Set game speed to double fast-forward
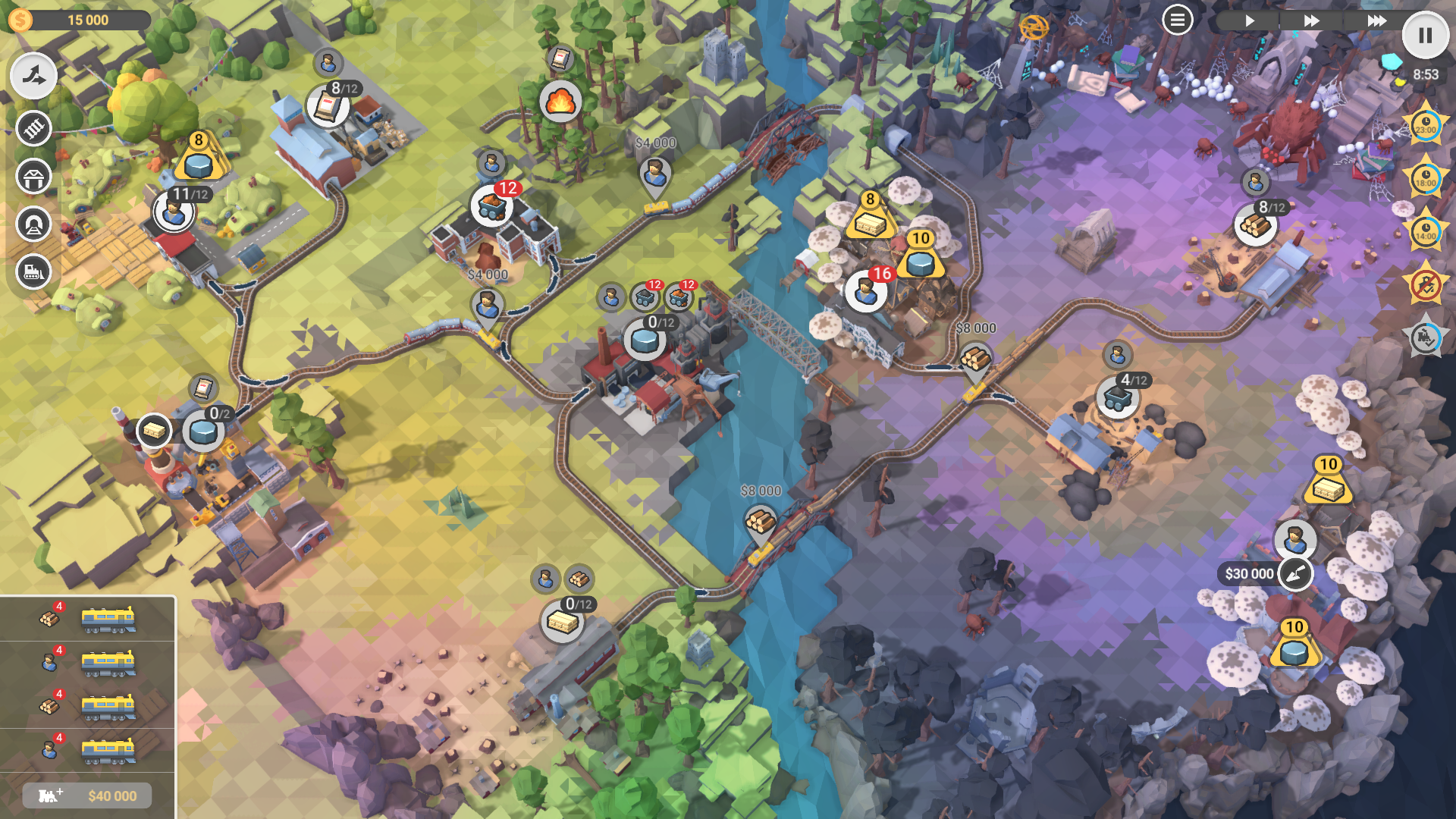The image size is (1456, 819). (1311, 20)
